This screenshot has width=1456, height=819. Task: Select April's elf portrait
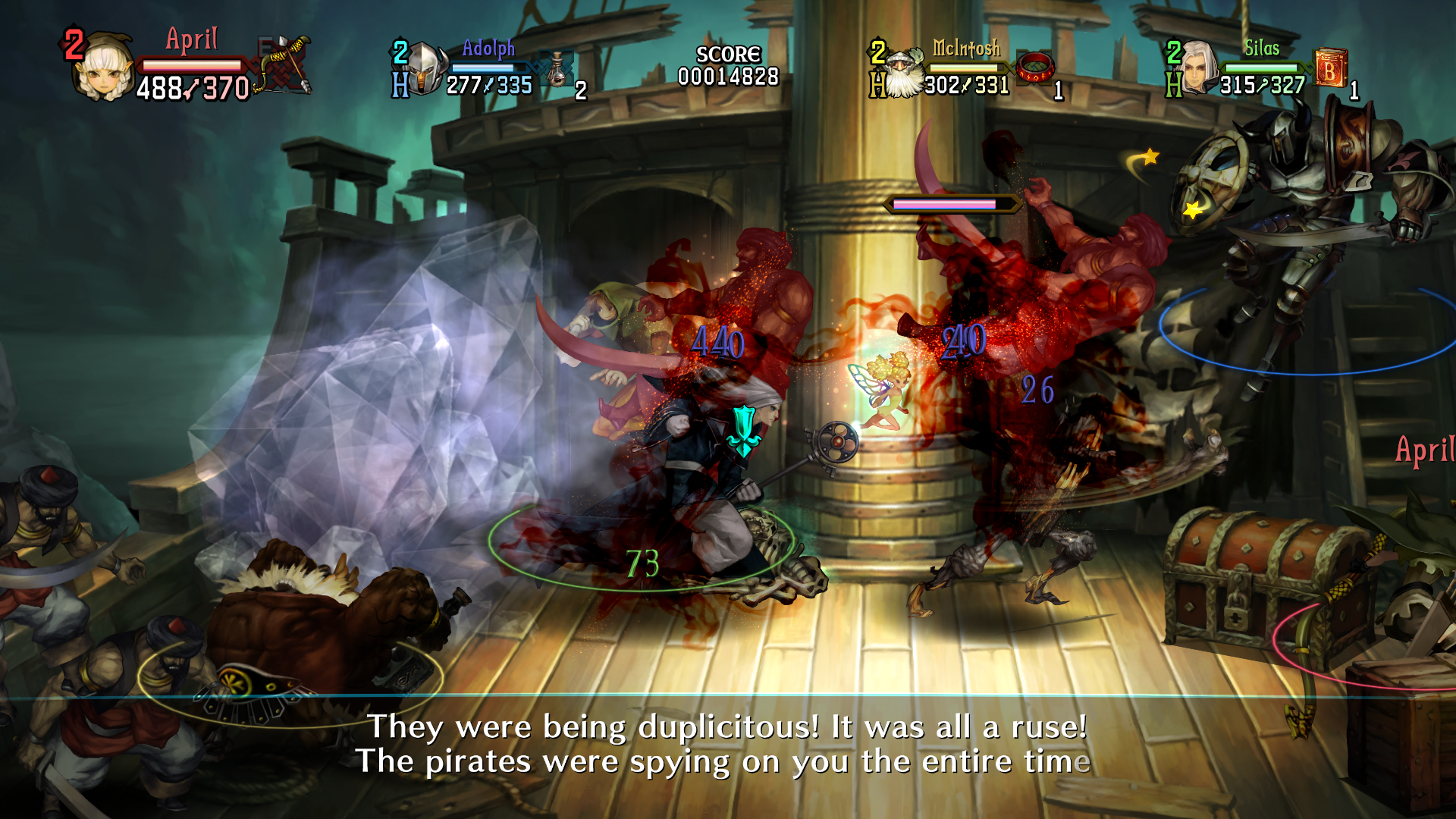coord(104,68)
